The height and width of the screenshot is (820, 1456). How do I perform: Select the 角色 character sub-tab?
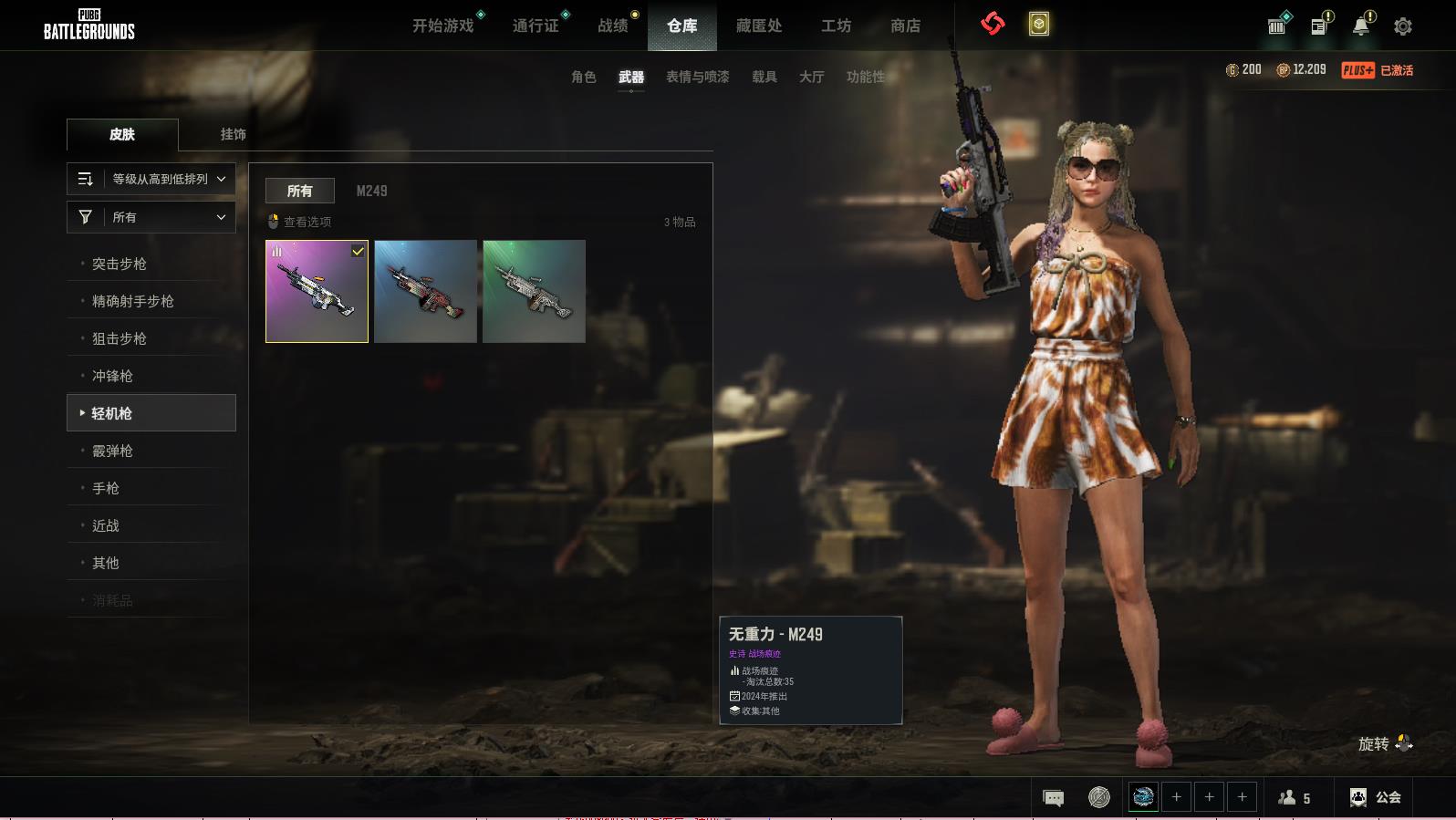point(584,78)
